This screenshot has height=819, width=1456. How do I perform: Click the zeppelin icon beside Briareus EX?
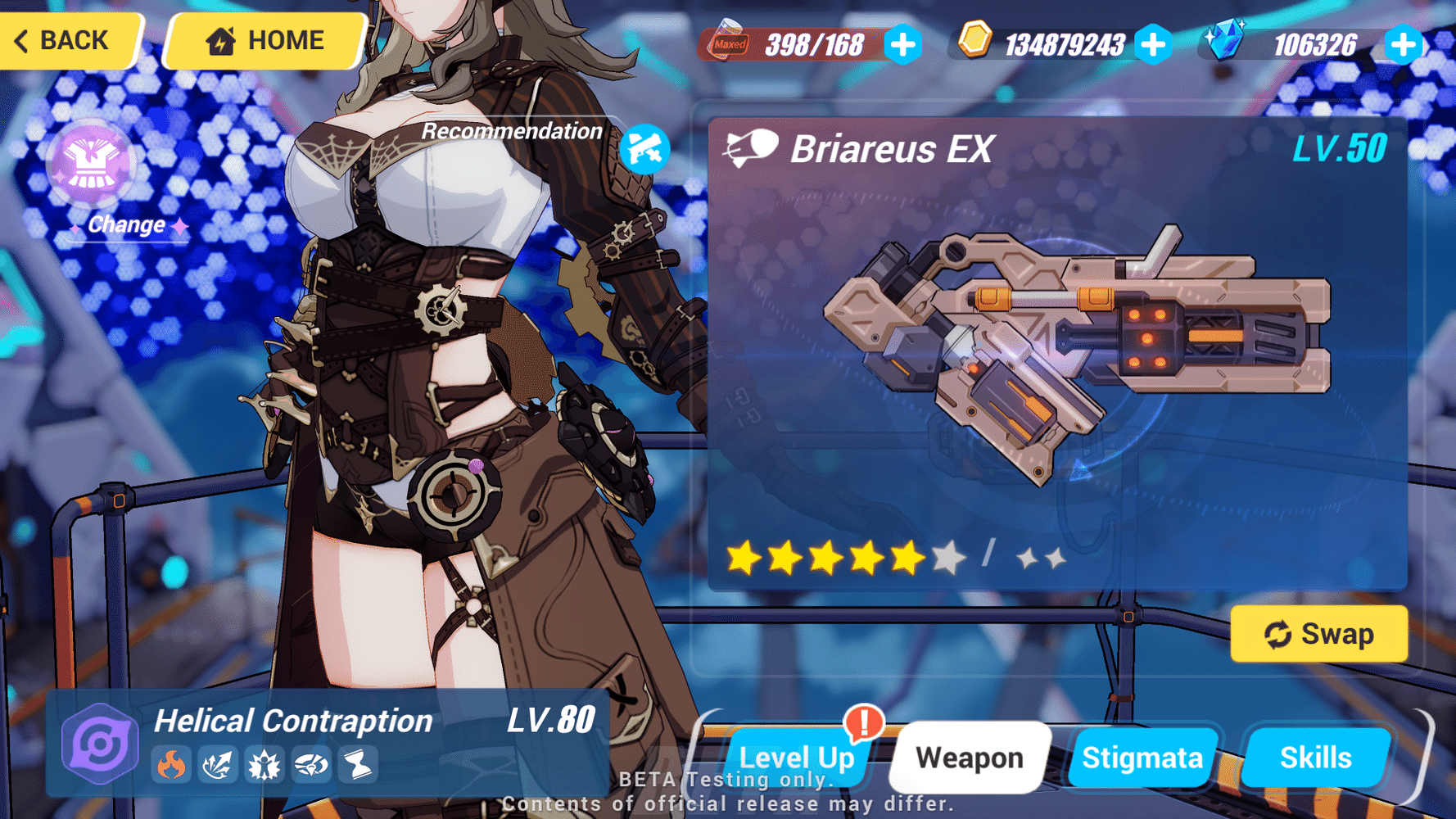750,148
